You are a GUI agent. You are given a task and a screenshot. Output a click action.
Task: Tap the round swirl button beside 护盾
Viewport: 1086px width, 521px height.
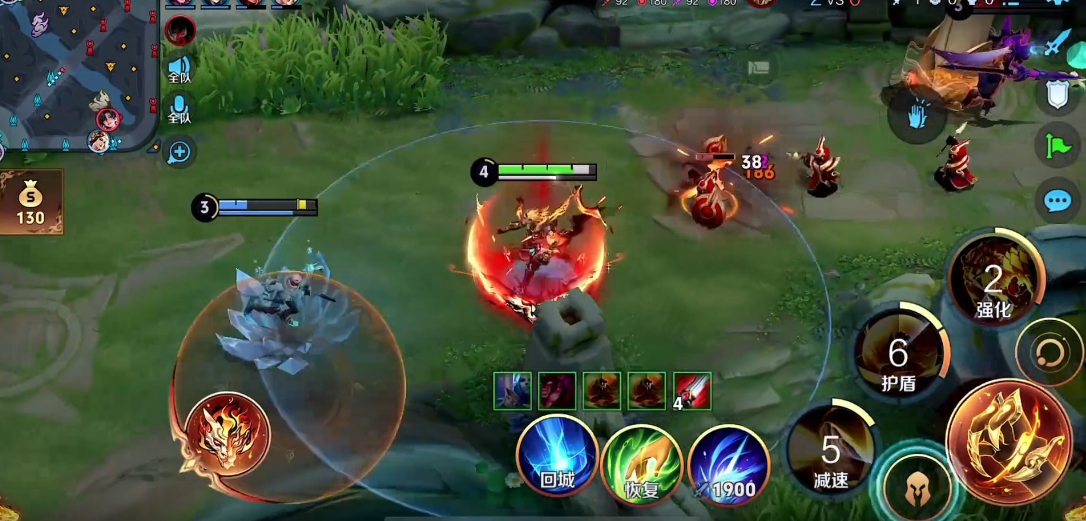coord(1049,352)
